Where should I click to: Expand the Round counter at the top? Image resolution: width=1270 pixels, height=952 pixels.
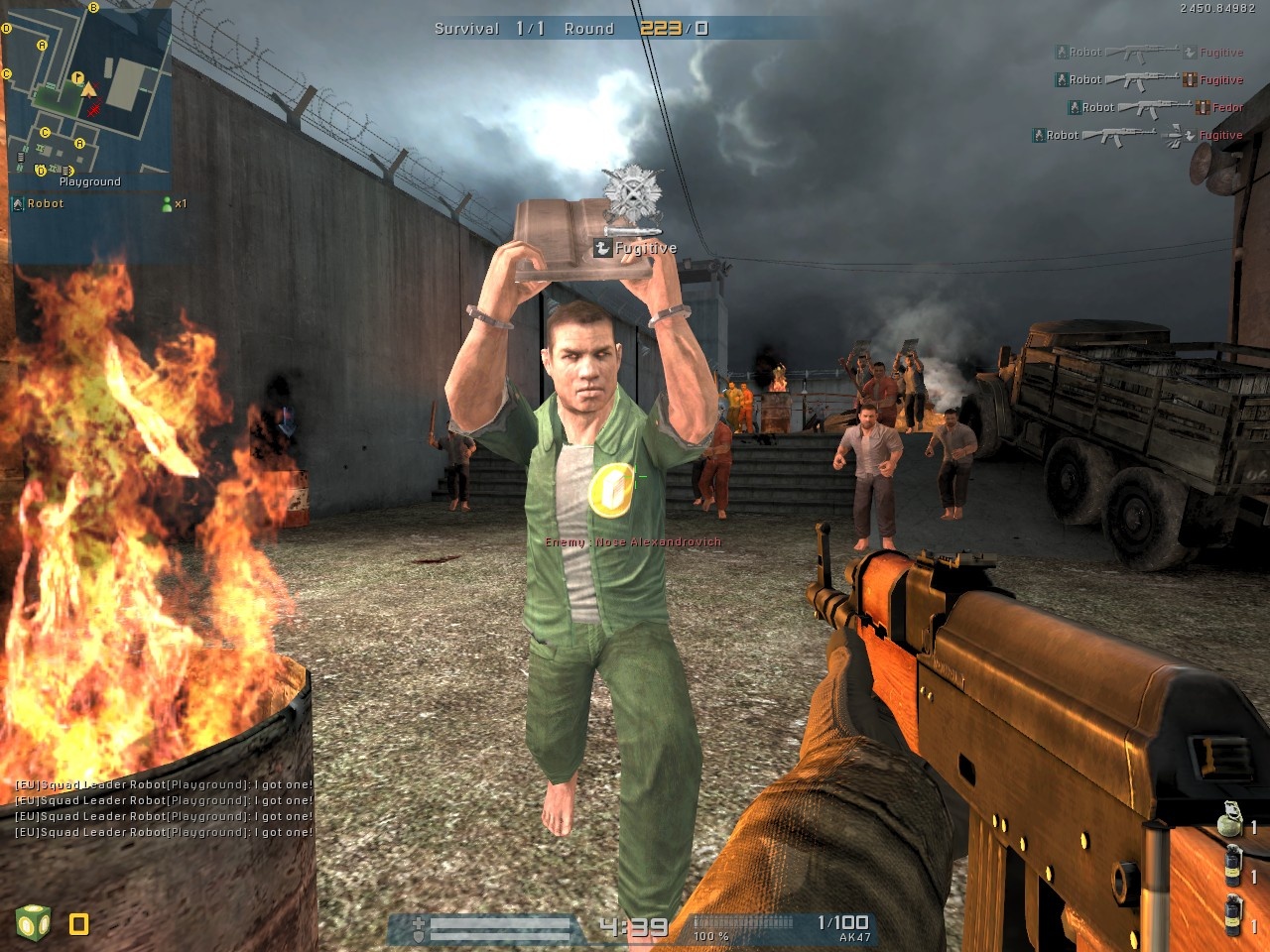pos(591,29)
